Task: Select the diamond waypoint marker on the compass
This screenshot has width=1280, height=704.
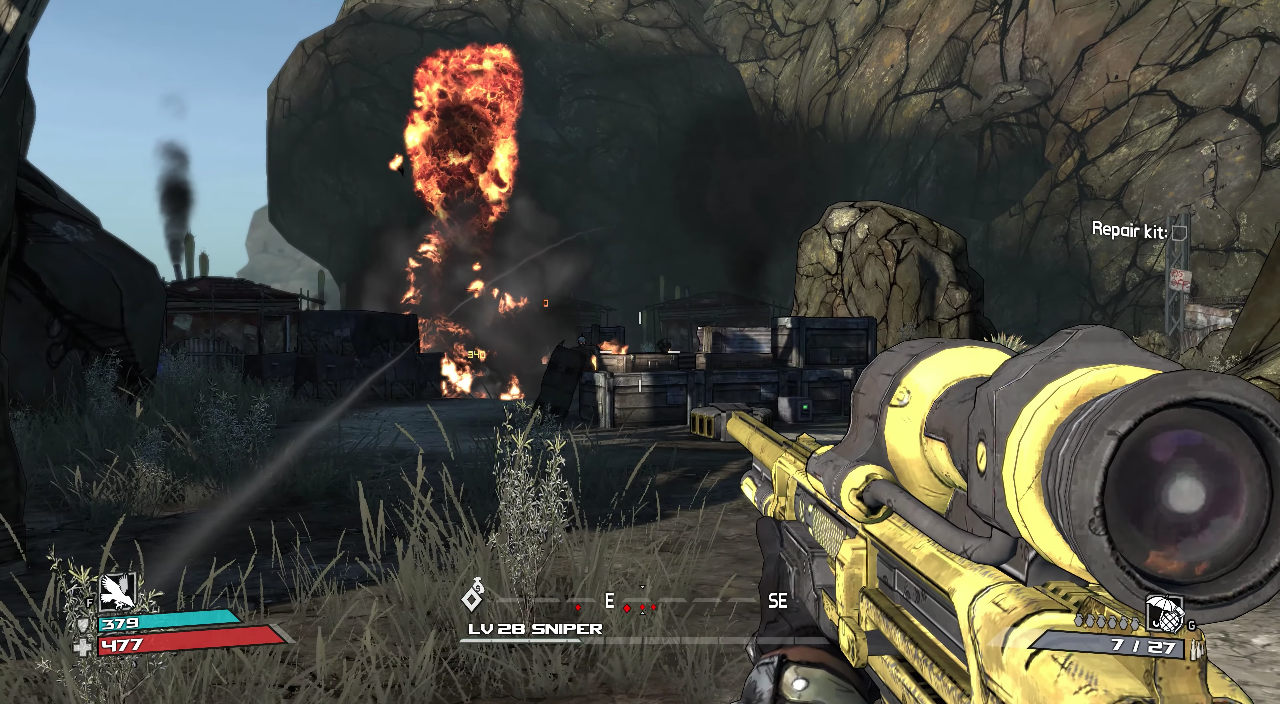Action: [x=472, y=598]
